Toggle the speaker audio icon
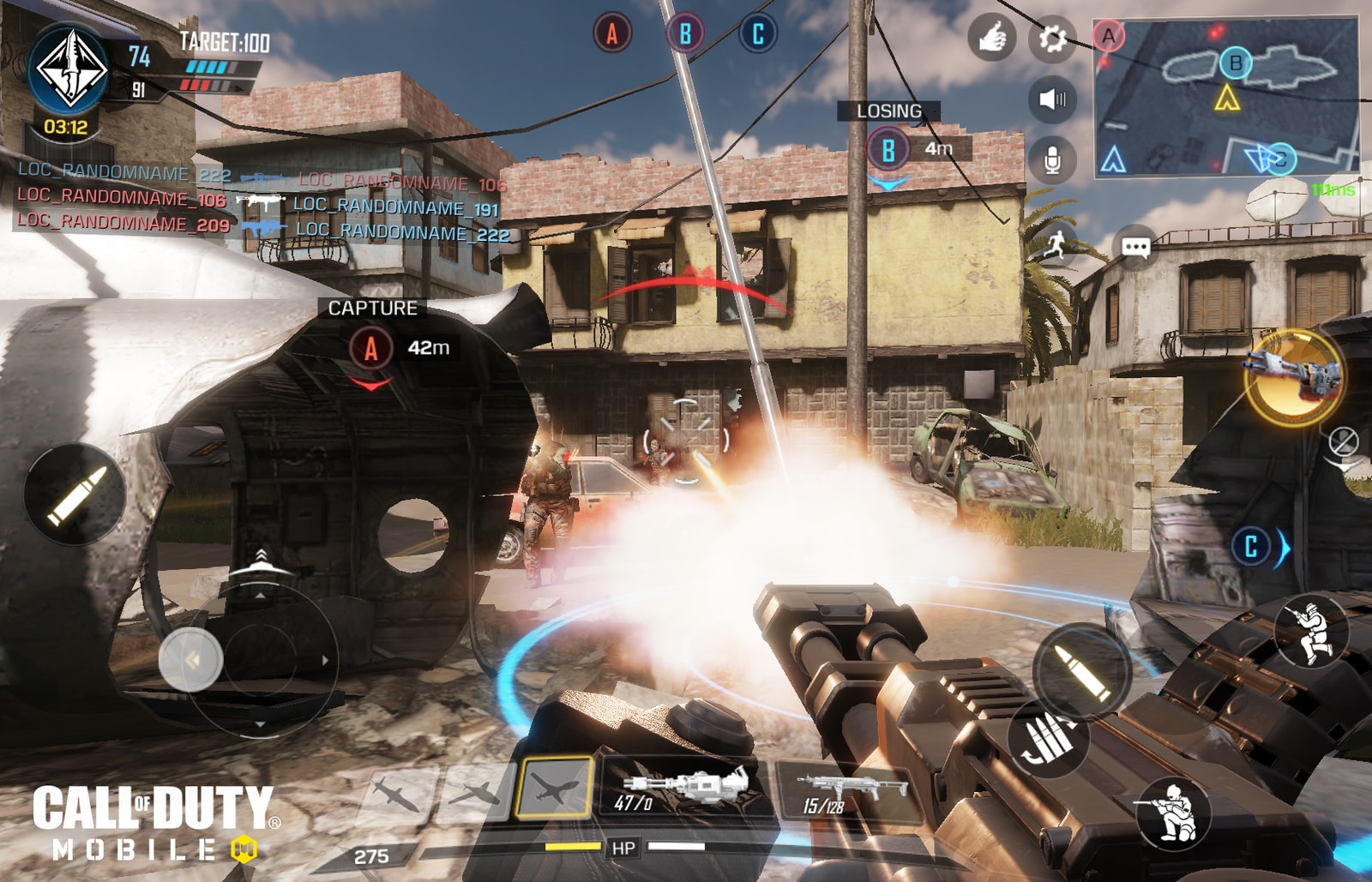 point(1051,99)
